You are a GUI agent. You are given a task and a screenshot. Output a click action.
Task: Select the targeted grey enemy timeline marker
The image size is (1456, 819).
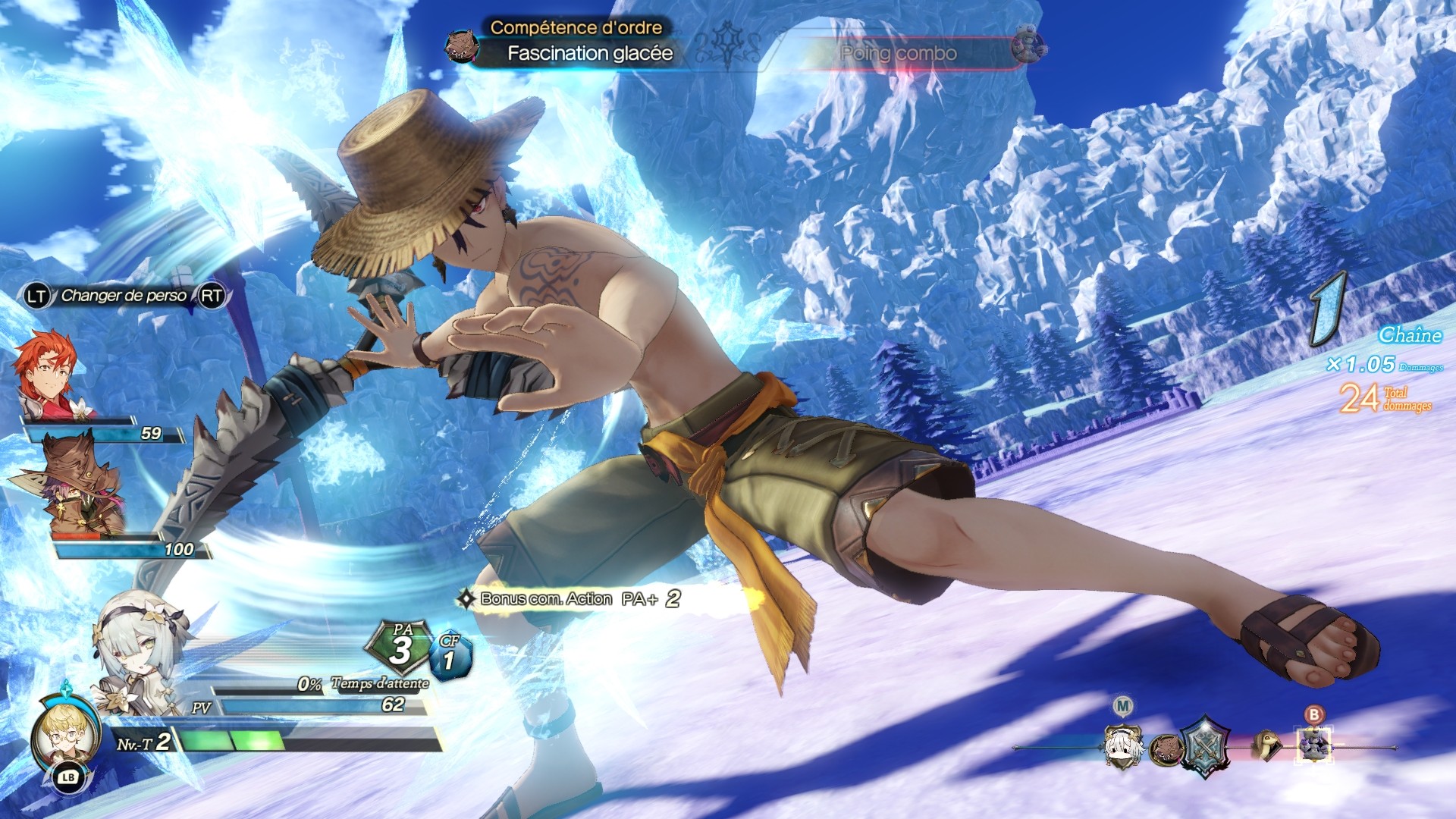point(1314,743)
